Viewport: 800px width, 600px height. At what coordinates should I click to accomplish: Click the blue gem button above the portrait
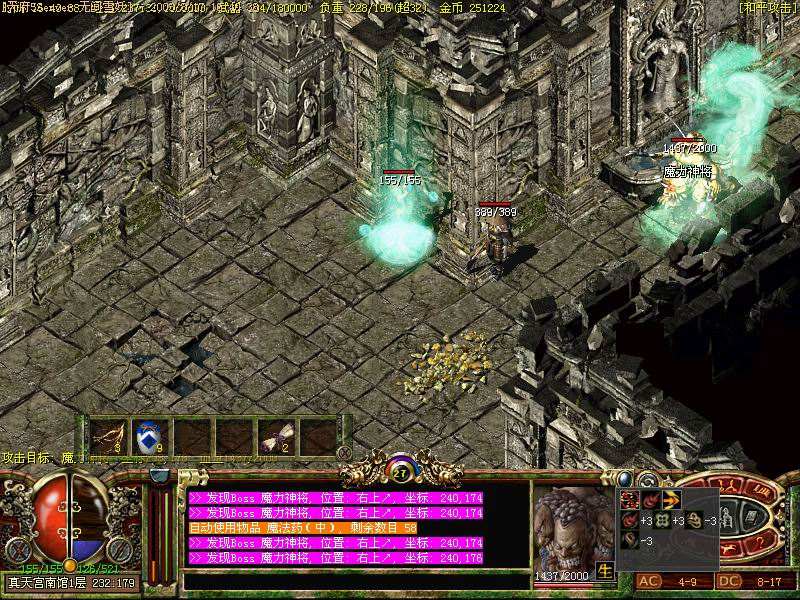click(x=626, y=480)
